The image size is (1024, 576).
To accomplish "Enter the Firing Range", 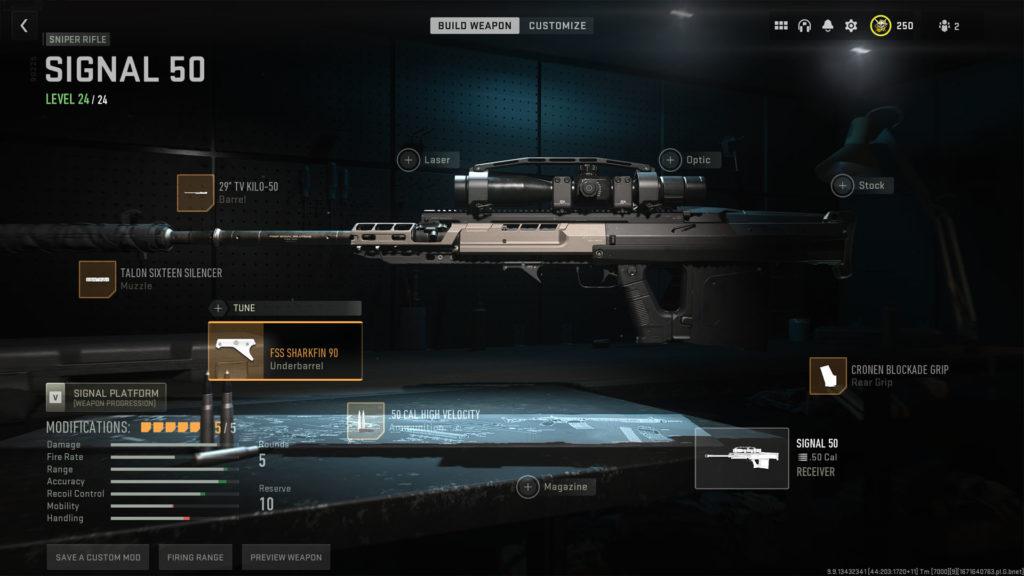I will click(195, 557).
